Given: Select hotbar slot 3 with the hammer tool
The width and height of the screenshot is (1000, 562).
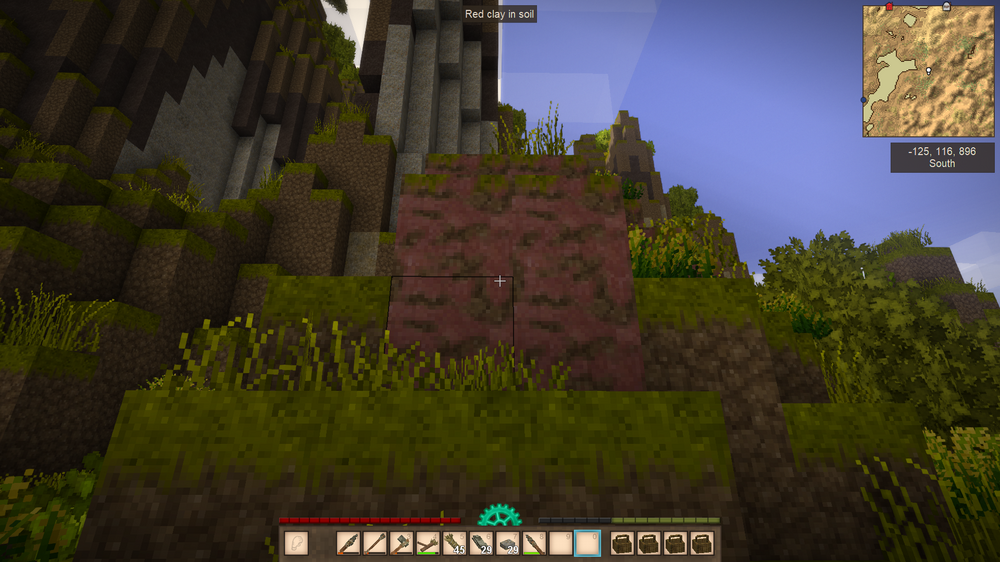Looking at the screenshot, I should [x=402, y=543].
